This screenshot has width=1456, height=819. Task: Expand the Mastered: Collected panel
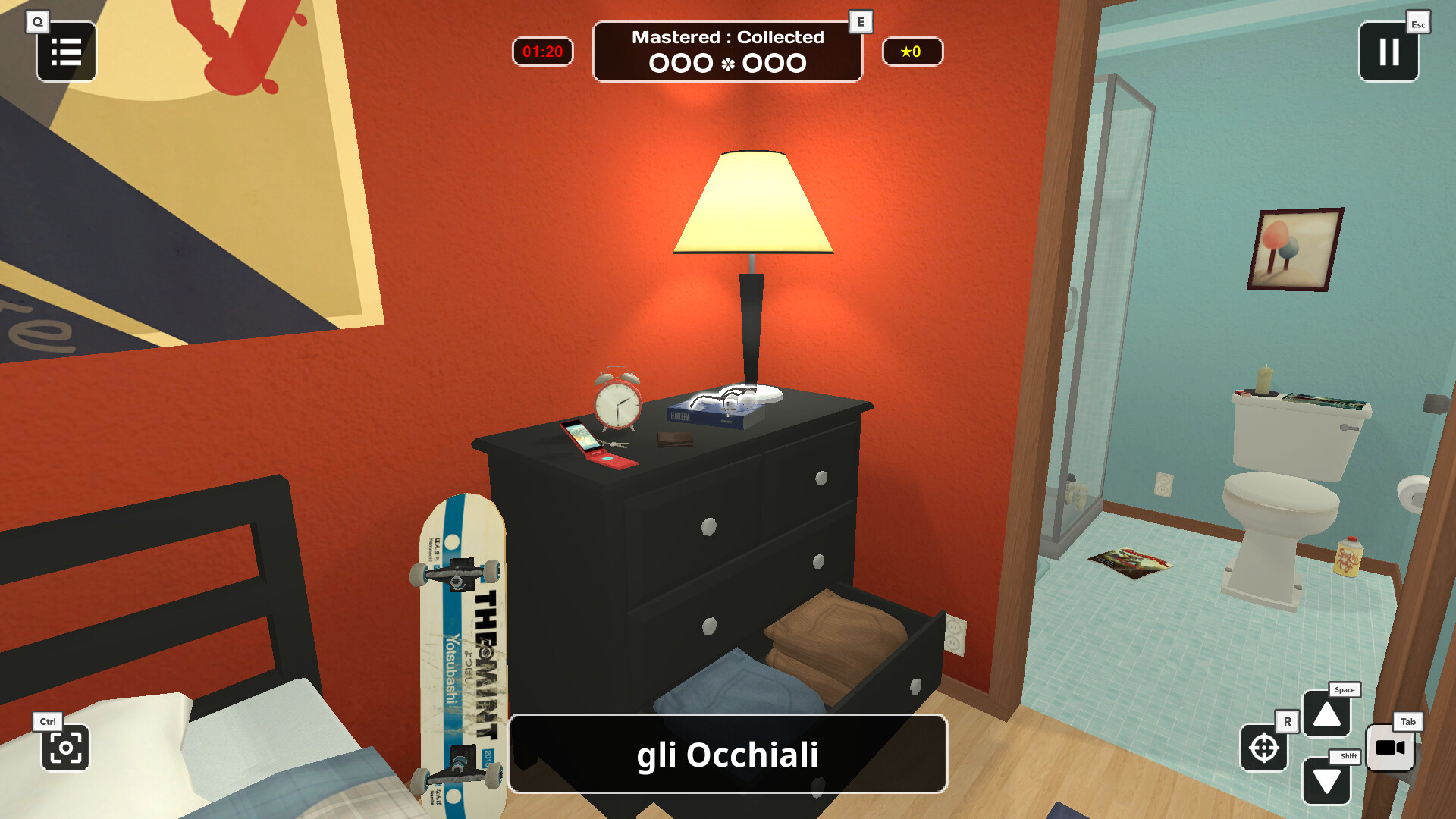click(x=726, y=51)
